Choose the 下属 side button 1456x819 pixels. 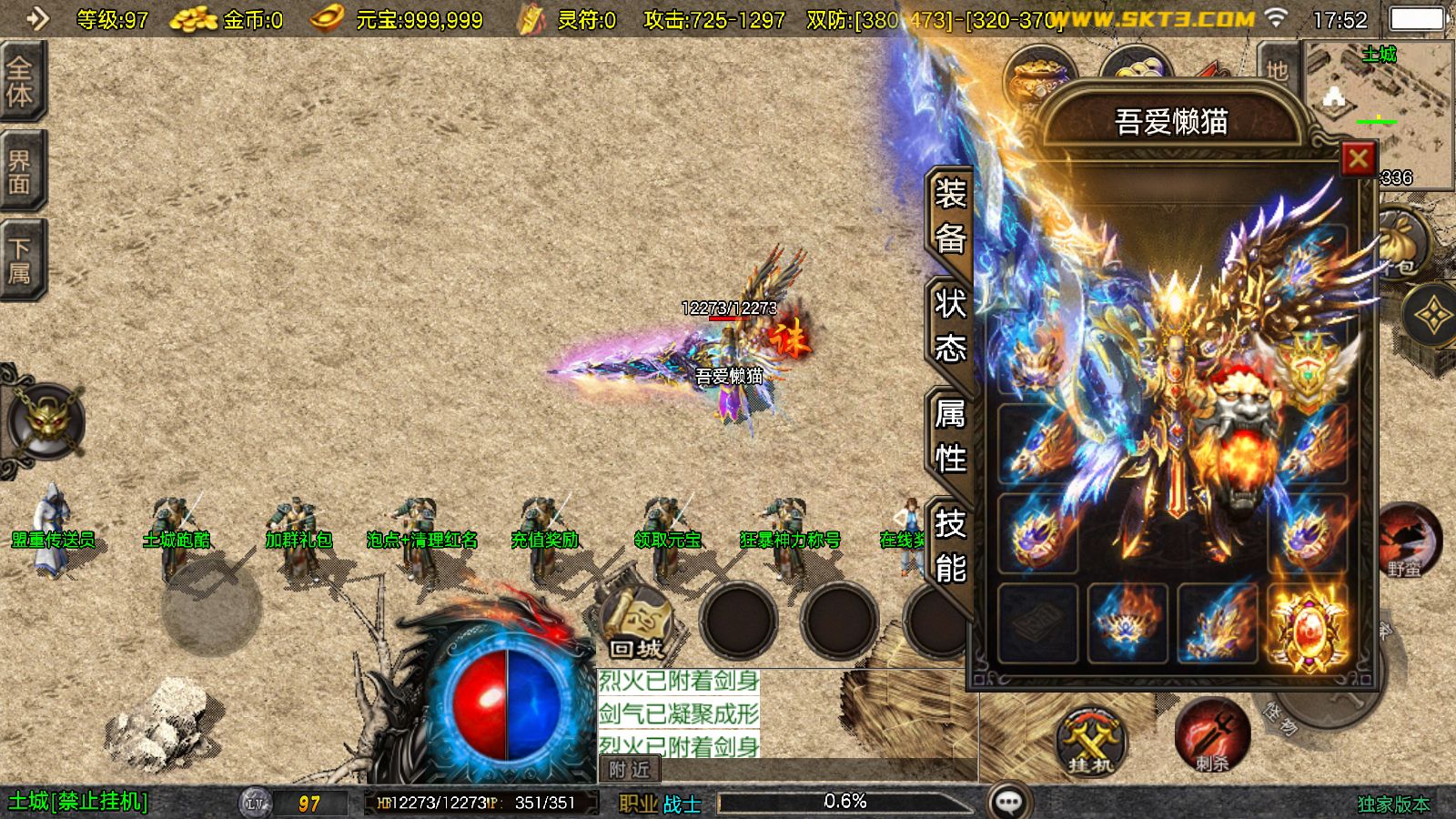coord(20,260)
